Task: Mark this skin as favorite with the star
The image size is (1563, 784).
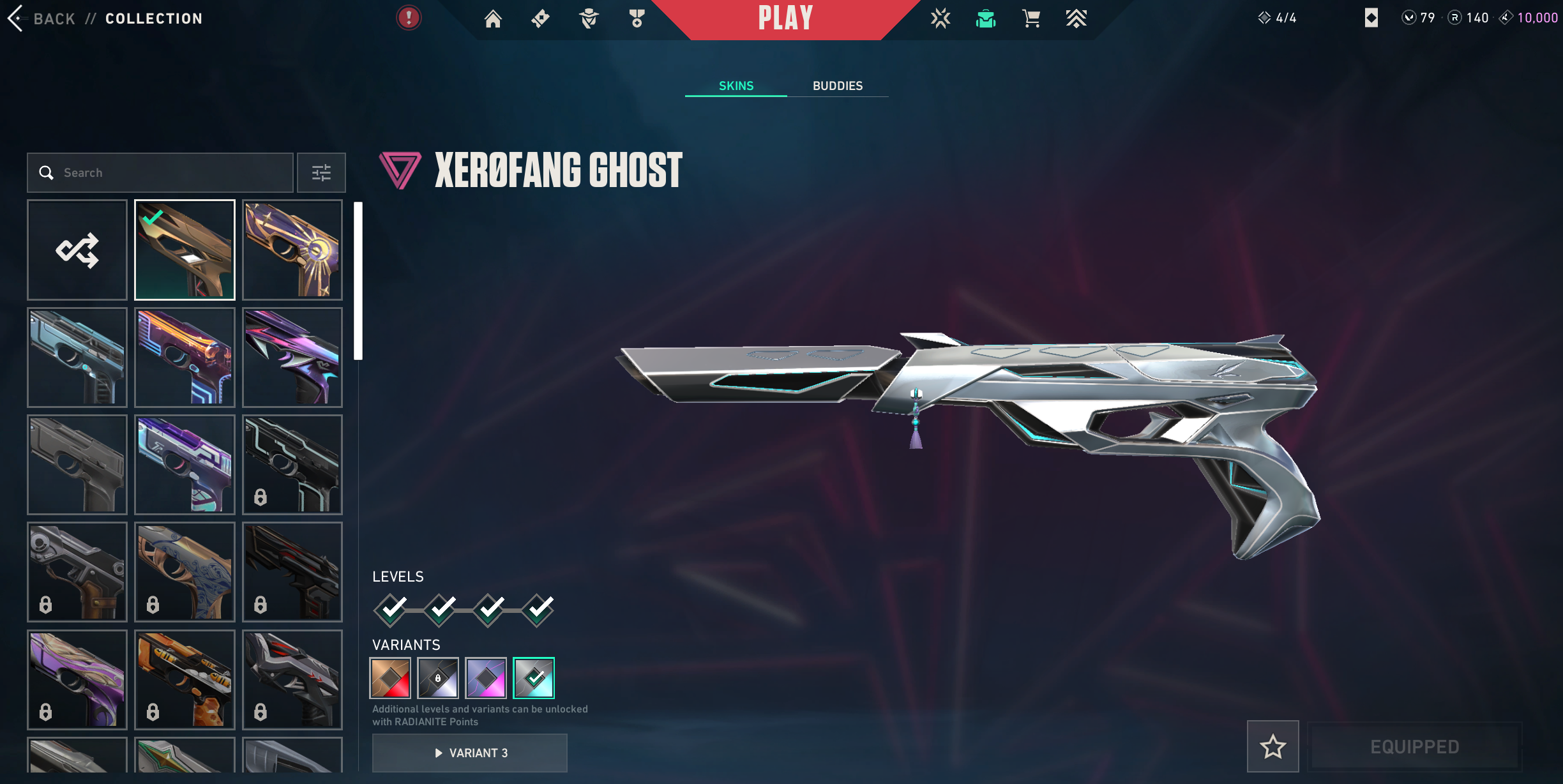Action: [x=1272, y=746]
